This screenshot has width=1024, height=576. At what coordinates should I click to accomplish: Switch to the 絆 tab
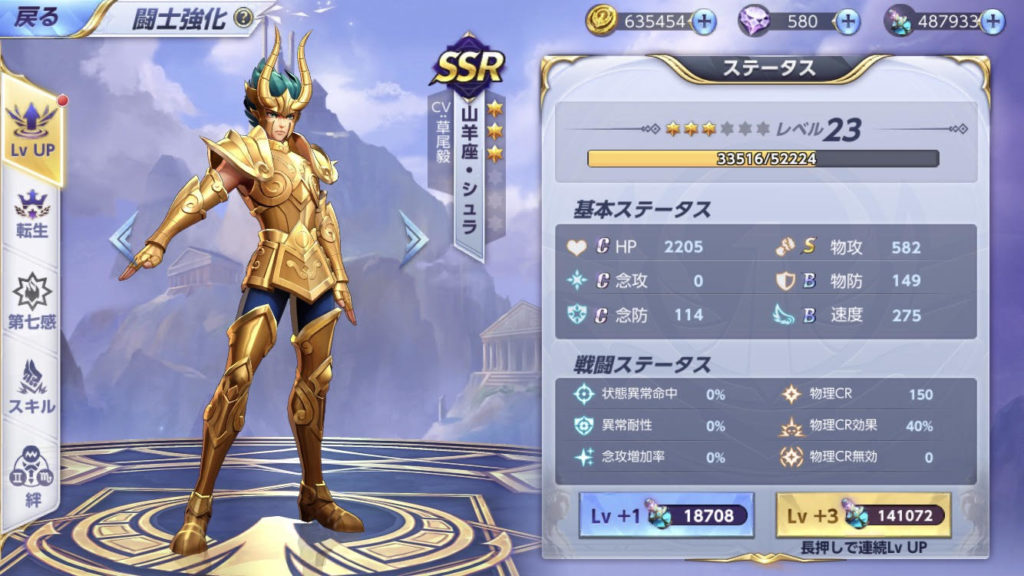click(32, 475)
